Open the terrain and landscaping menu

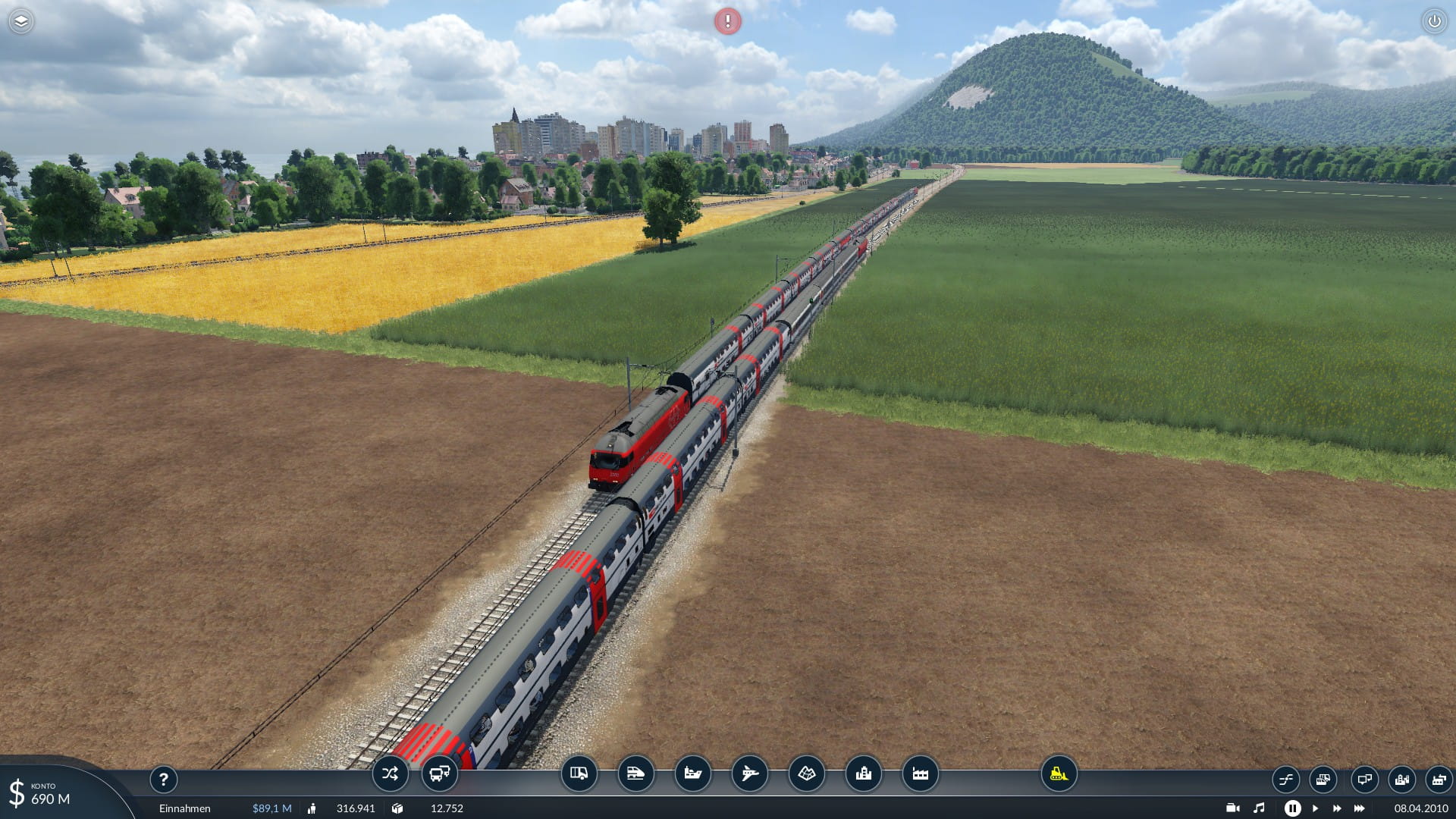click(x=806, y=773)
